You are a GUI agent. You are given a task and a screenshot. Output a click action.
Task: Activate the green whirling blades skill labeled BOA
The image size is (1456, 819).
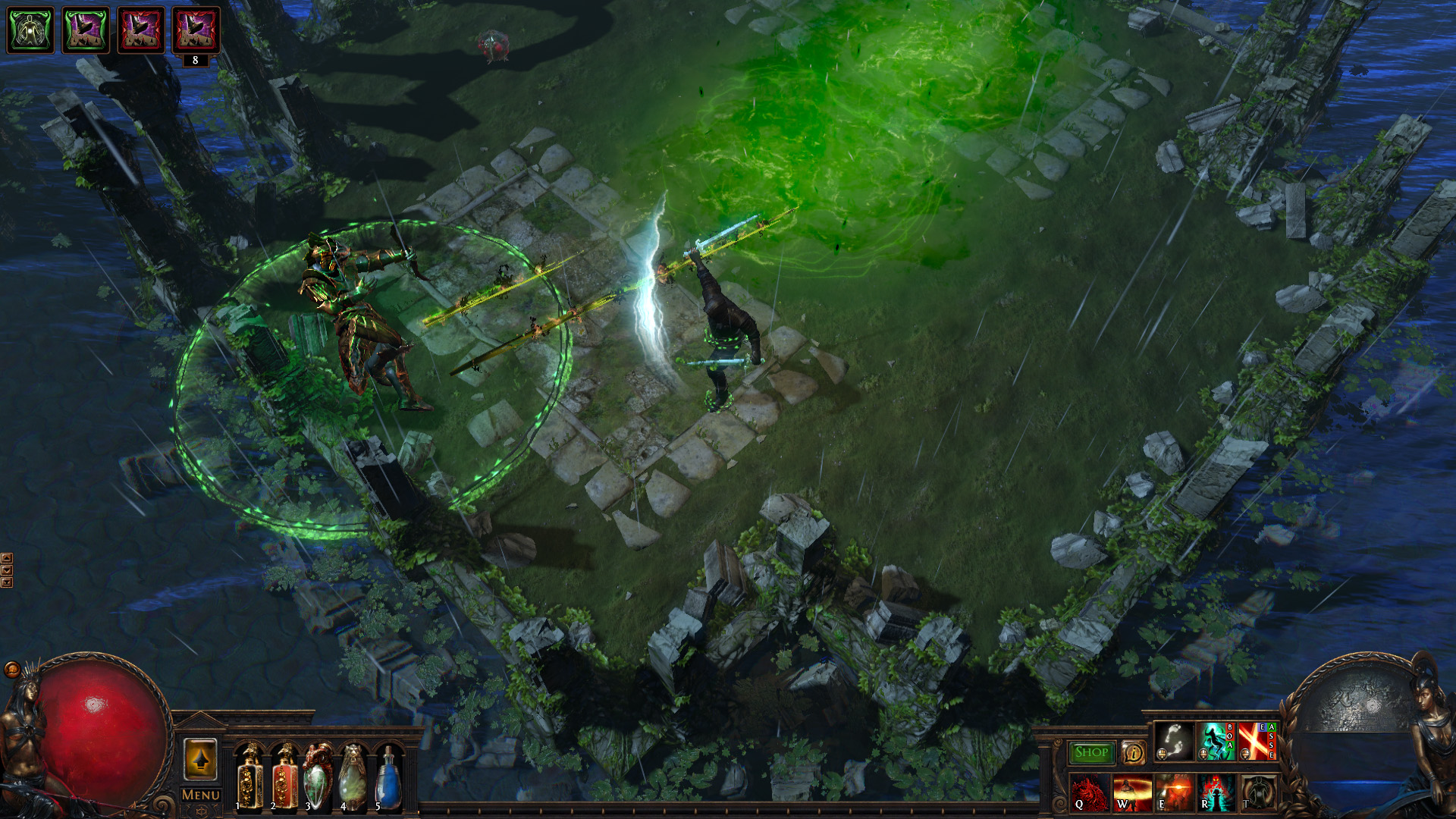1214,742
